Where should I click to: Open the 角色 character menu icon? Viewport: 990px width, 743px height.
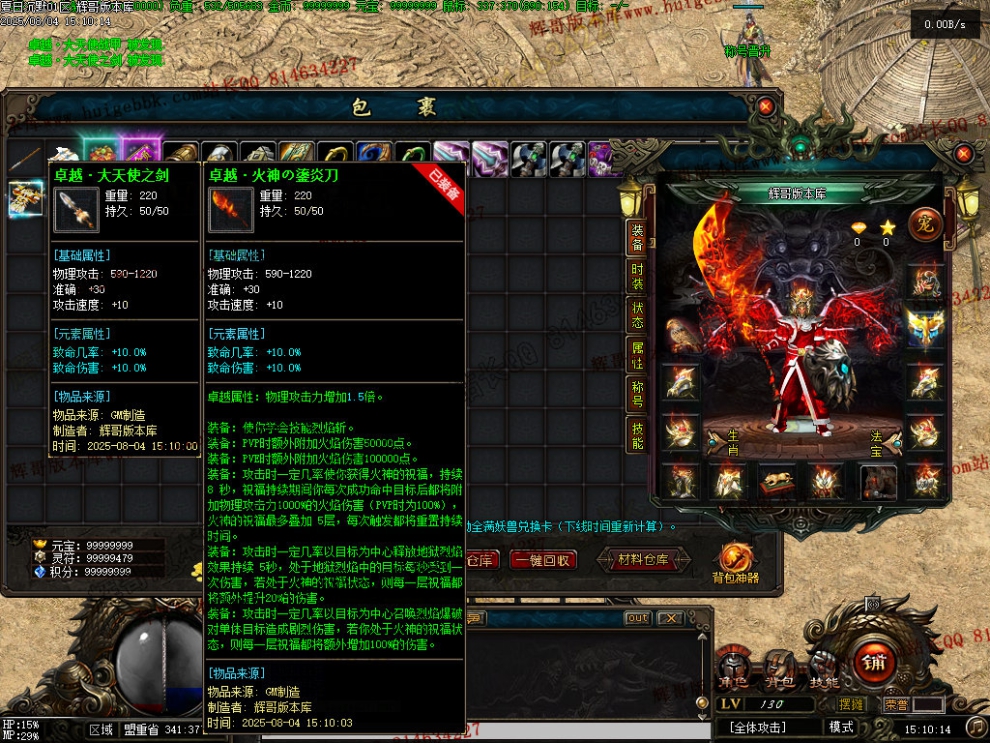pyautogui.click(x=734, y=668)
